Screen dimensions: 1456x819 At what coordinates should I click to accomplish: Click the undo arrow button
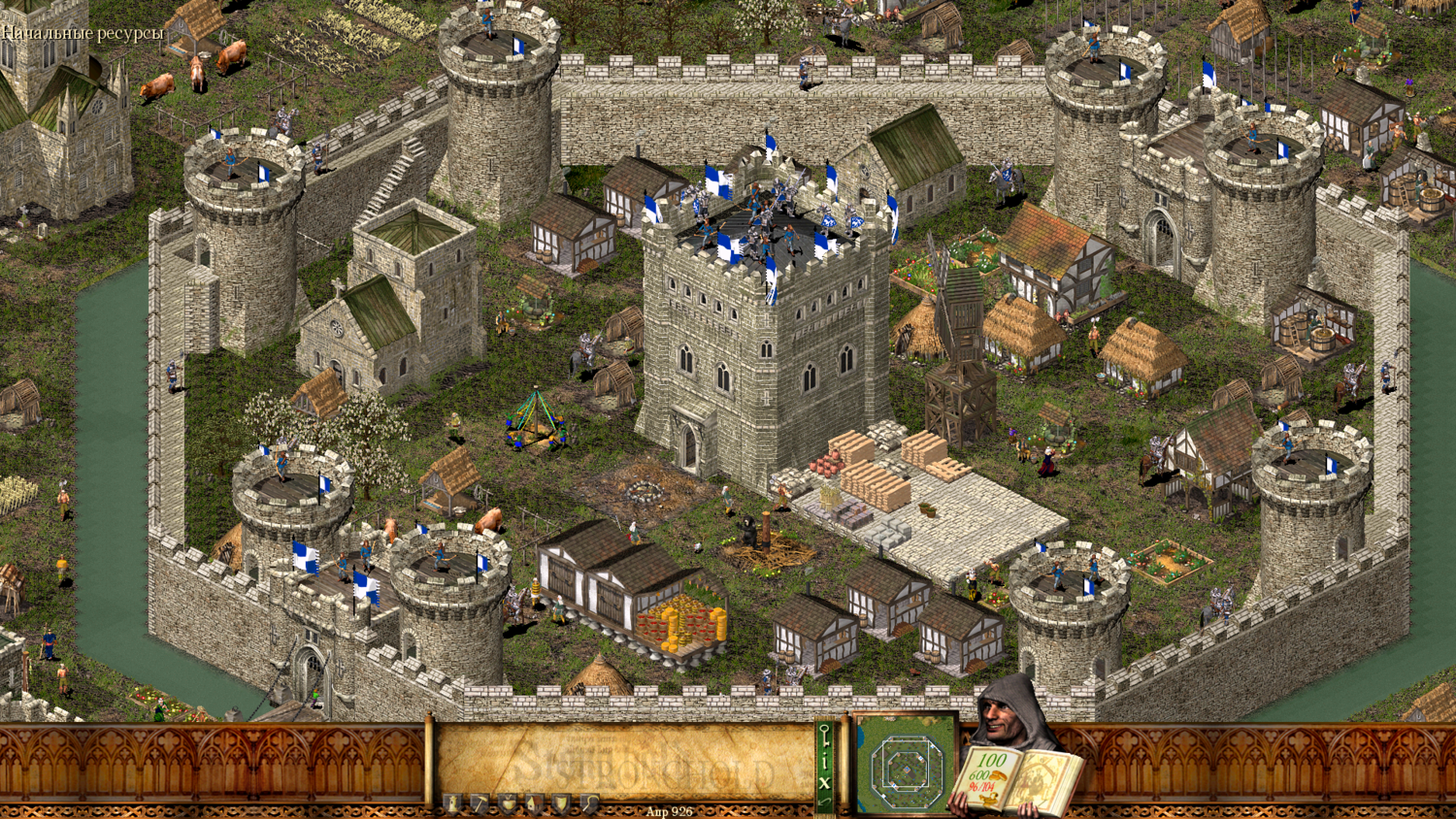pos(825,803)
